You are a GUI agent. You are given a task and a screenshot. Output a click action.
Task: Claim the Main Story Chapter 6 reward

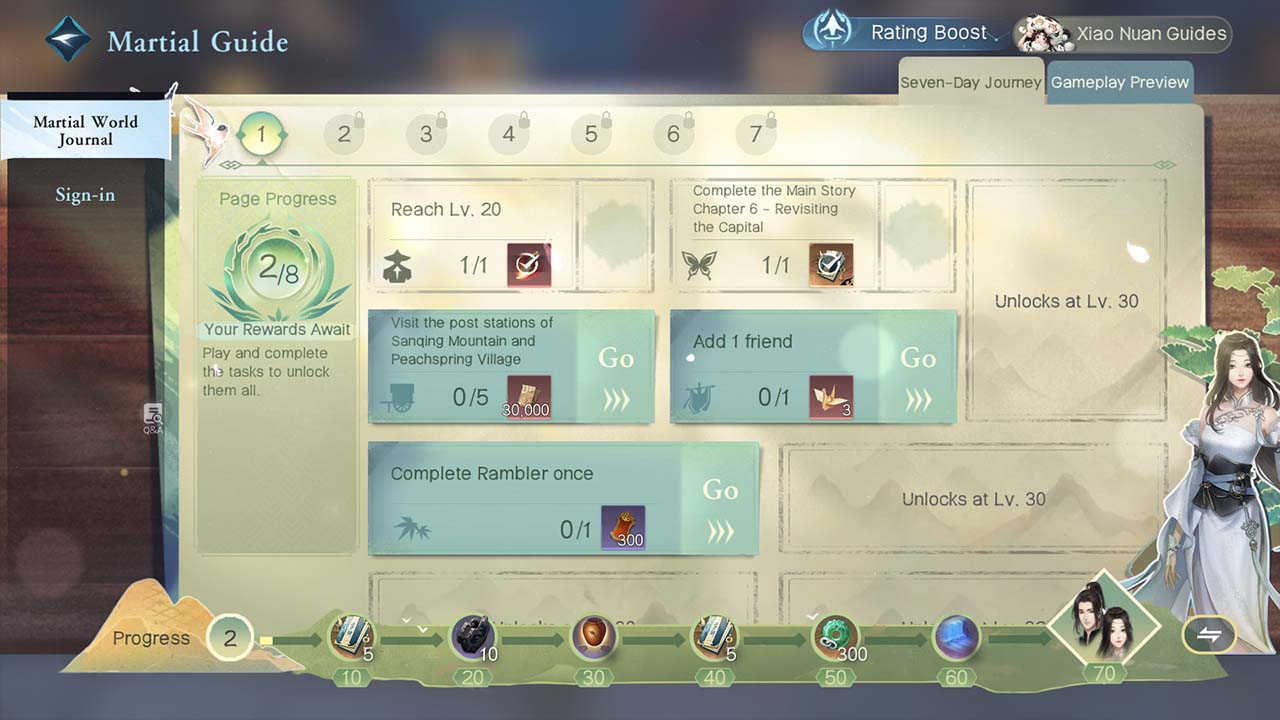(x=831, y=265)
